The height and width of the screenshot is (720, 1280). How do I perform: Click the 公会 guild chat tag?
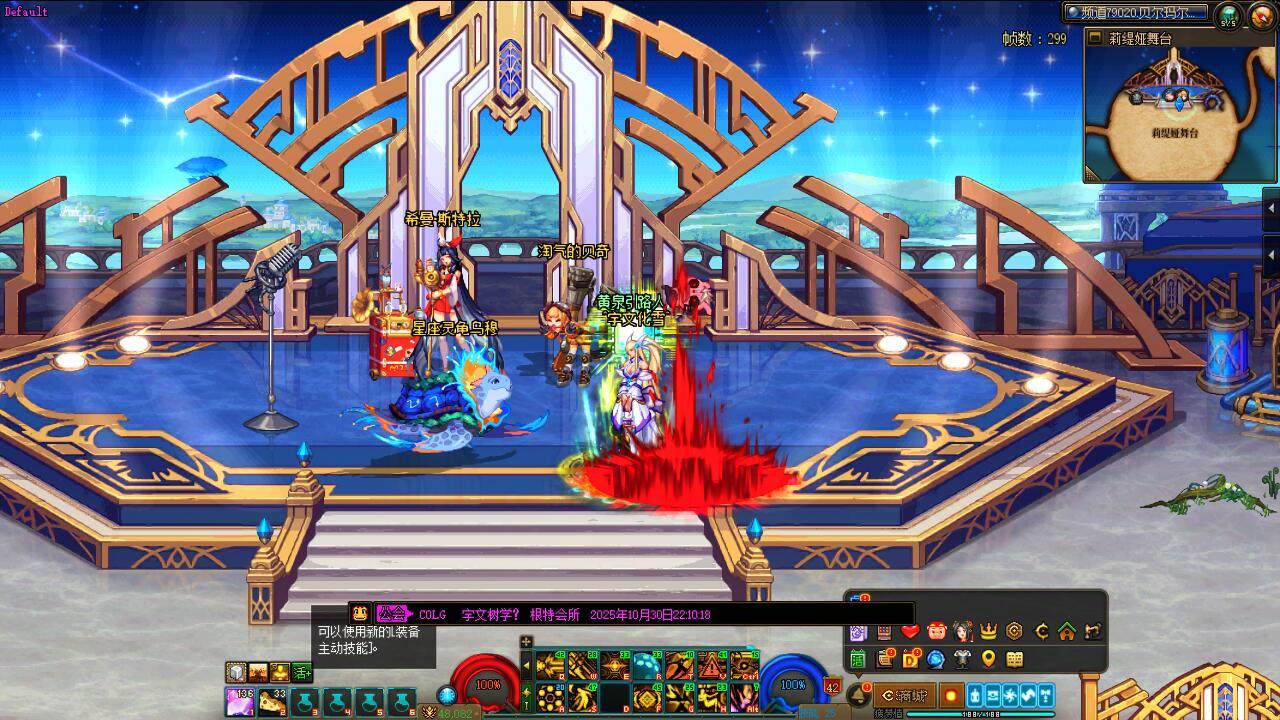(x=393, y=614)
